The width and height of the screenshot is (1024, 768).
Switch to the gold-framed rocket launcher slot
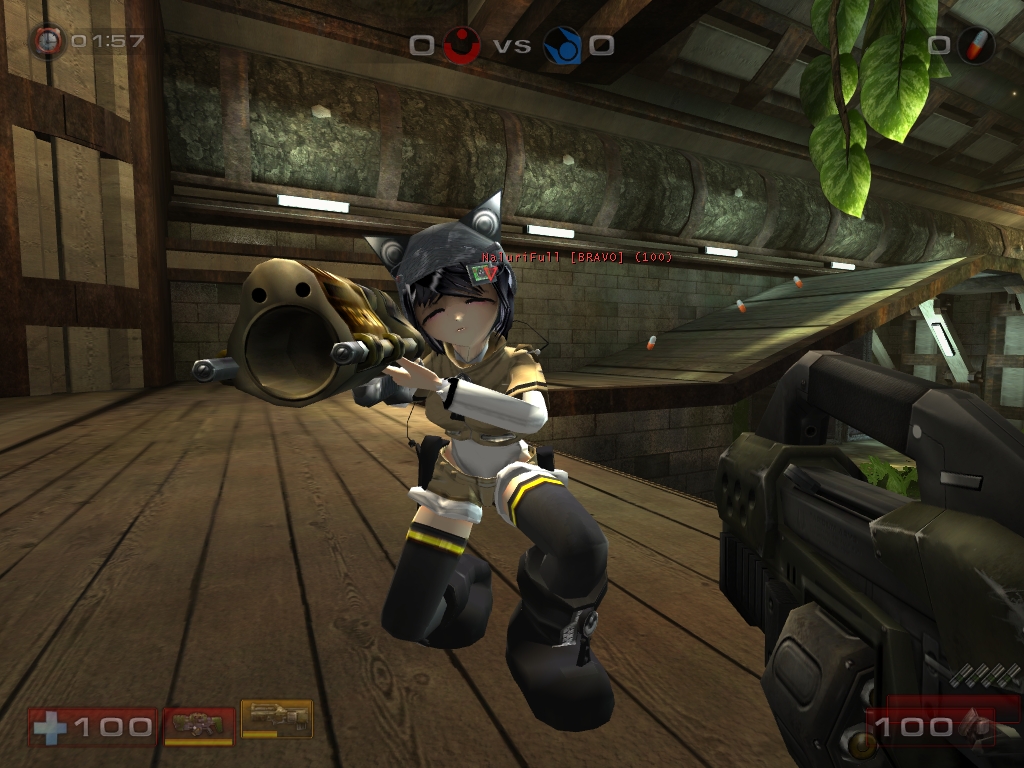click(277, 718)
